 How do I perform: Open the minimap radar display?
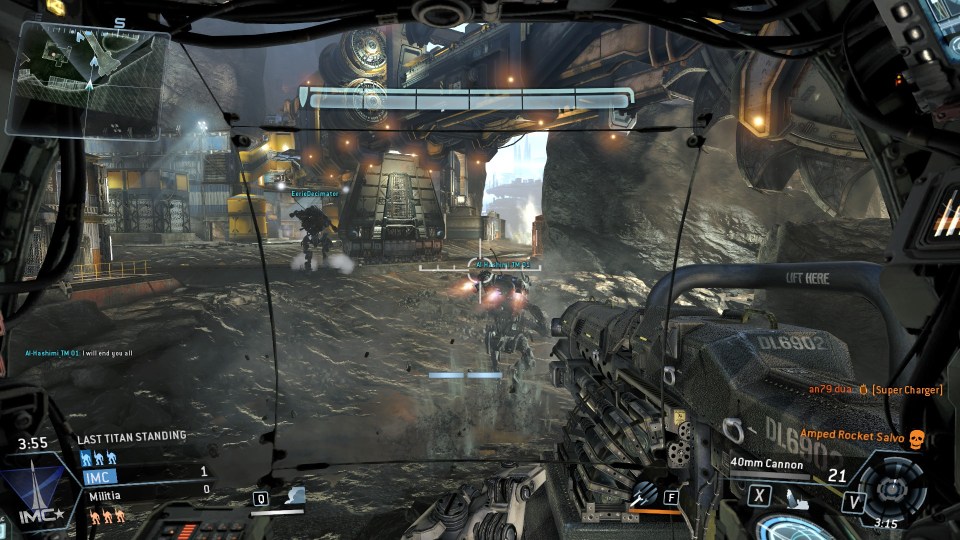coord(87,78)
